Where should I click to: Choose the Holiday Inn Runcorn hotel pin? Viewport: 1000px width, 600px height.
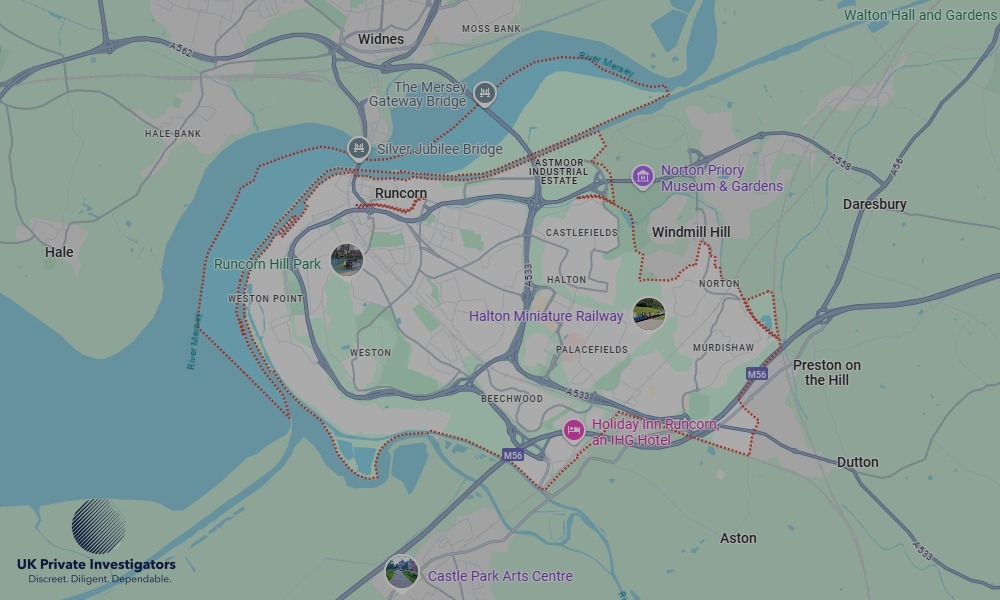coord(573,430)
